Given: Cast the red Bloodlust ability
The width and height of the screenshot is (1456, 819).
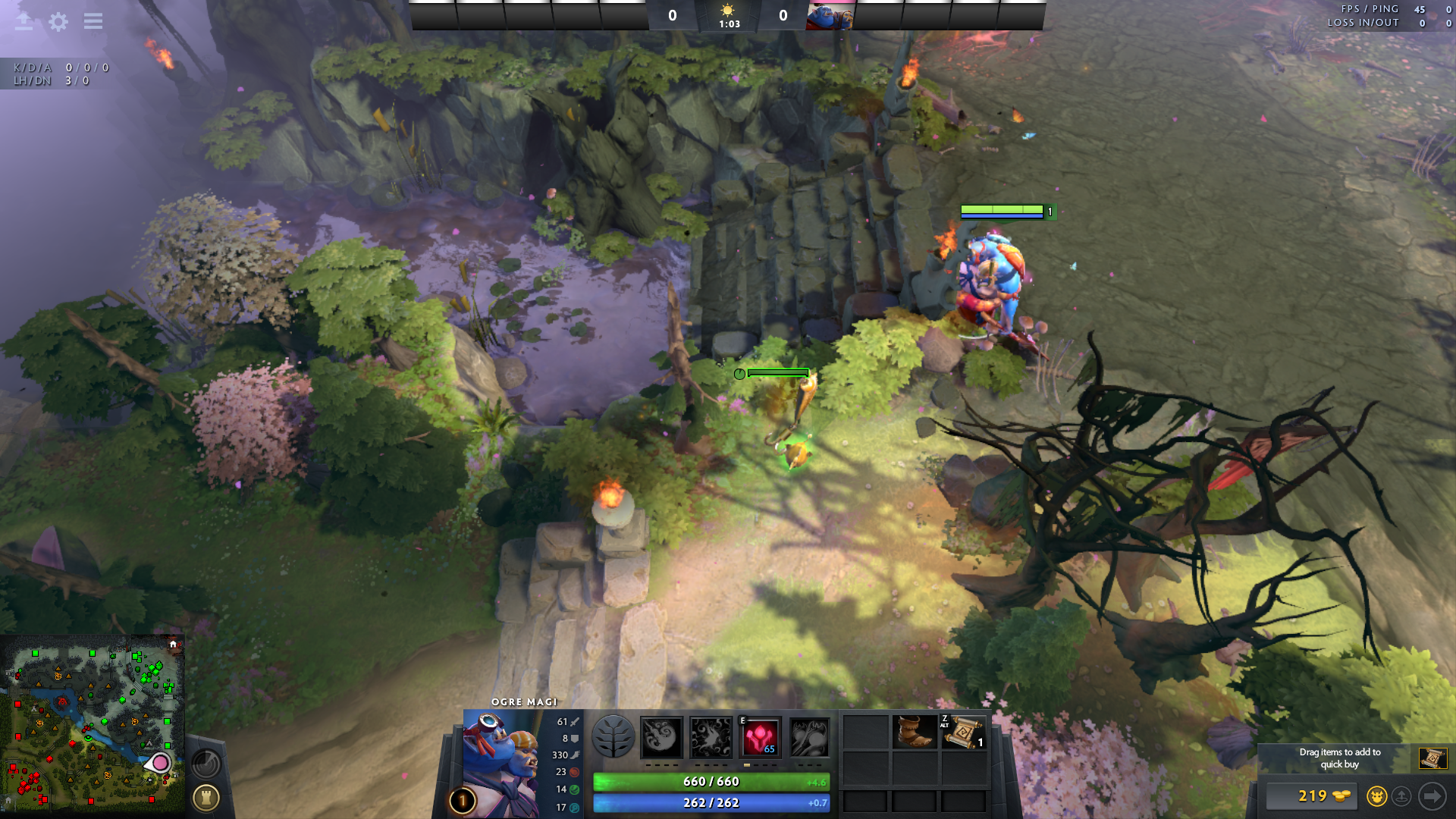Looking at the screenshot, I should tap(760, 736).
